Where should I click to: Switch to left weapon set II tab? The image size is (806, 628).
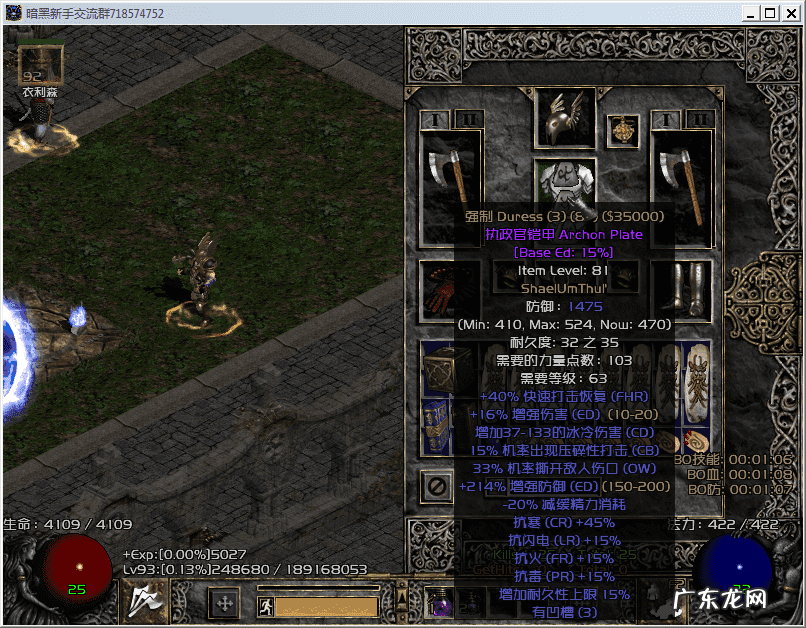point(467,119)
